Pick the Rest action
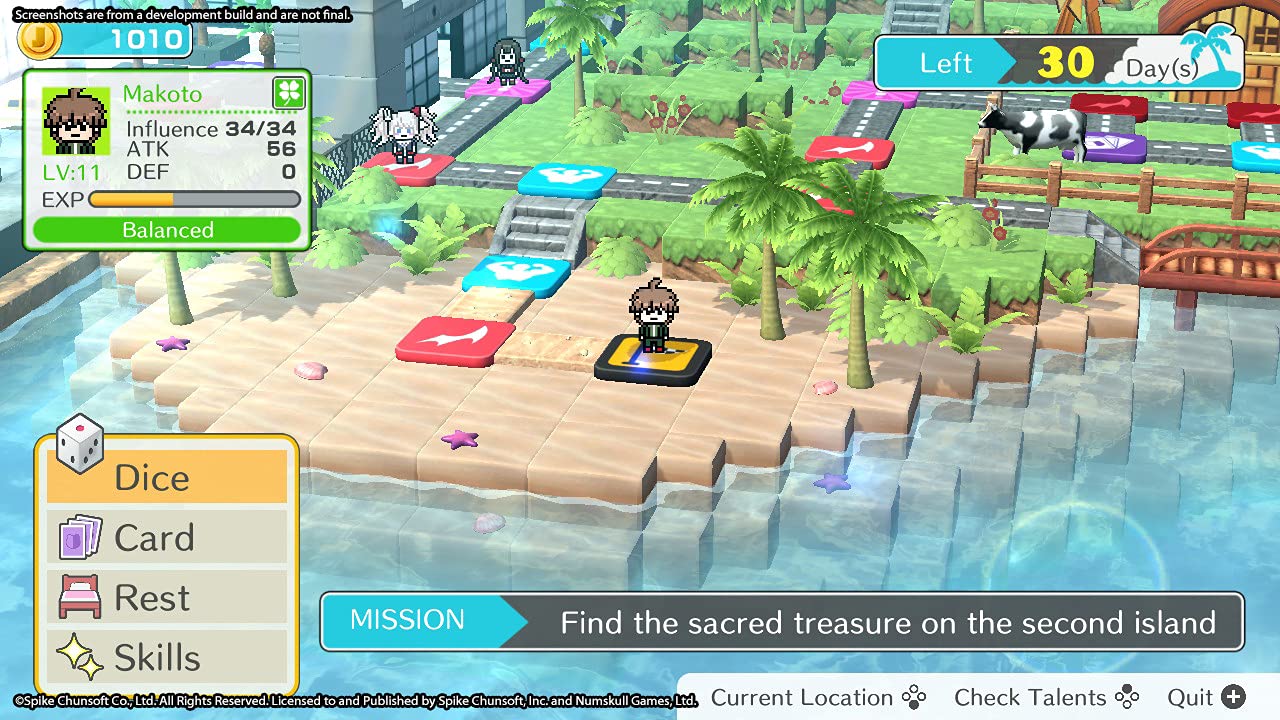 point(167,598)
